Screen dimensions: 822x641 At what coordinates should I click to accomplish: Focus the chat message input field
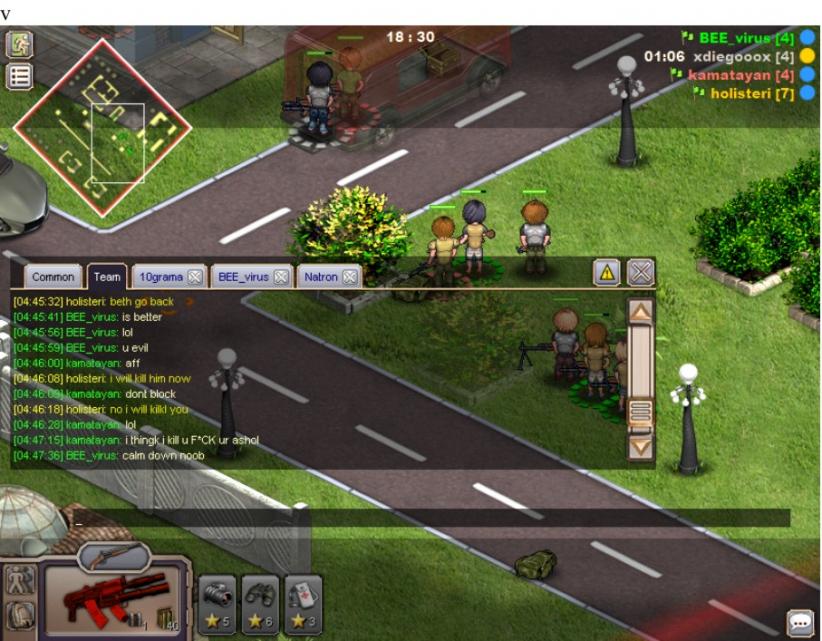(x=400, y=518)
